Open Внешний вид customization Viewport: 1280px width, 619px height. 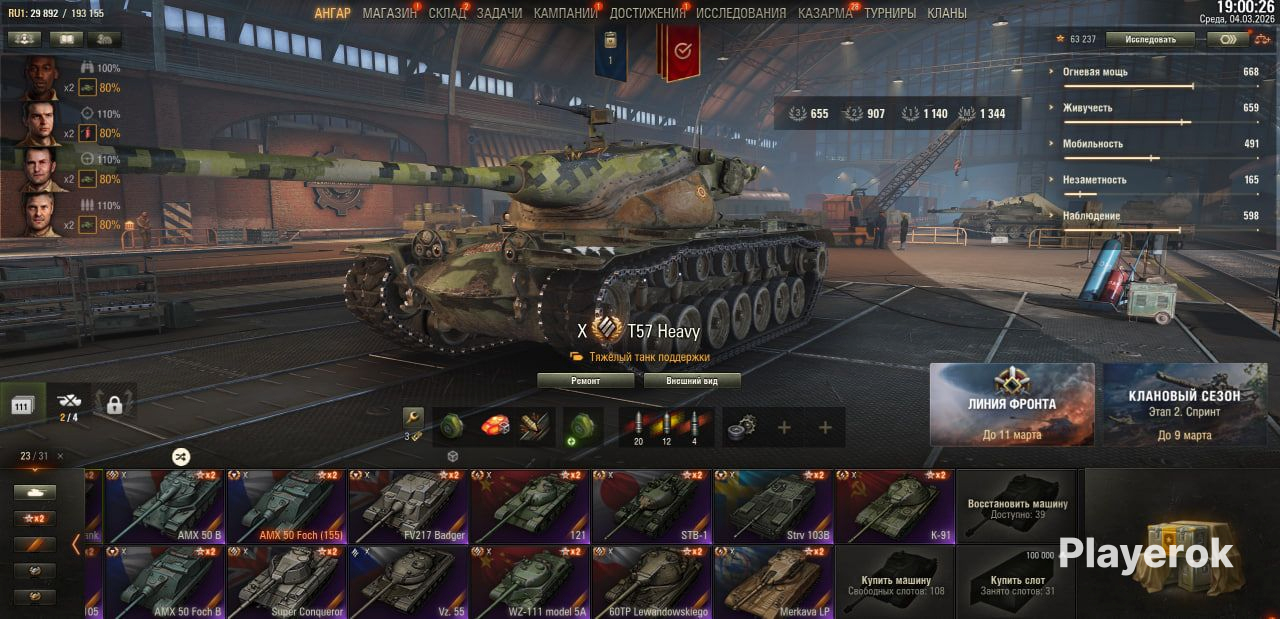click(692, 381)
